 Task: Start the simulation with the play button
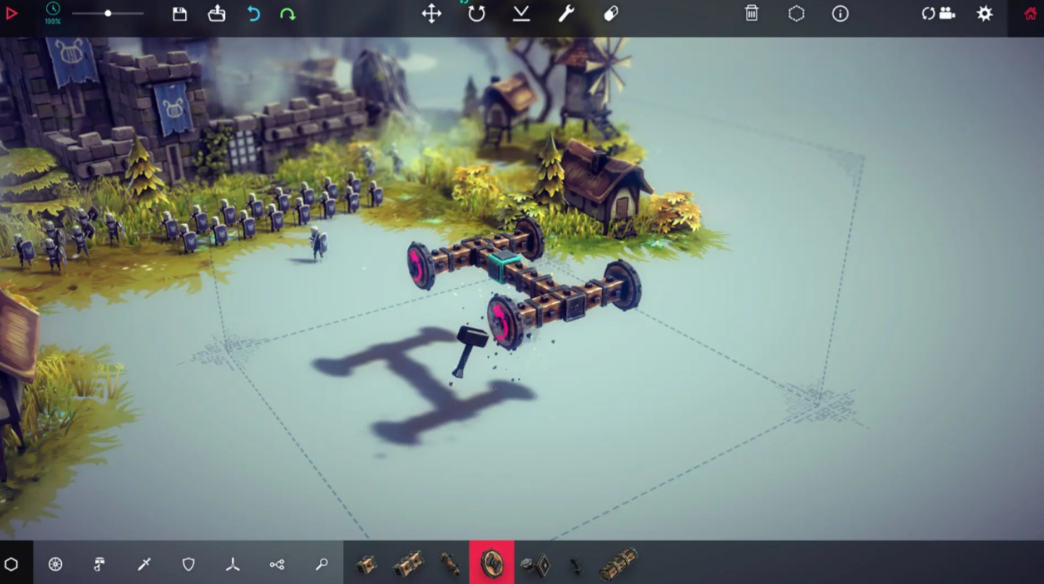pos(12,14)
